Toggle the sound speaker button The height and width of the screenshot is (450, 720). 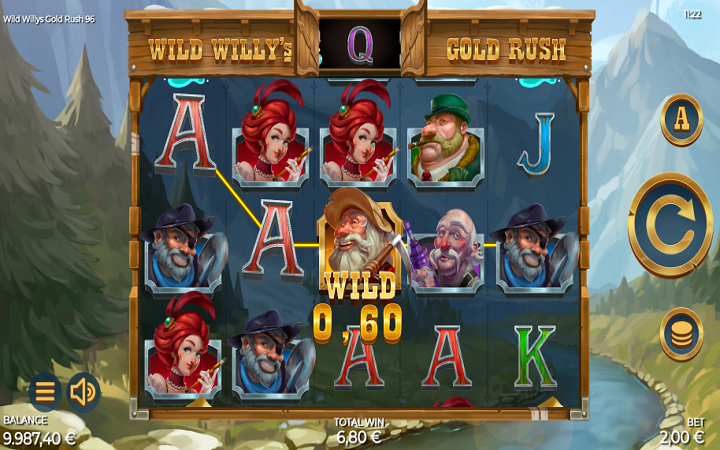click(83, 392)
